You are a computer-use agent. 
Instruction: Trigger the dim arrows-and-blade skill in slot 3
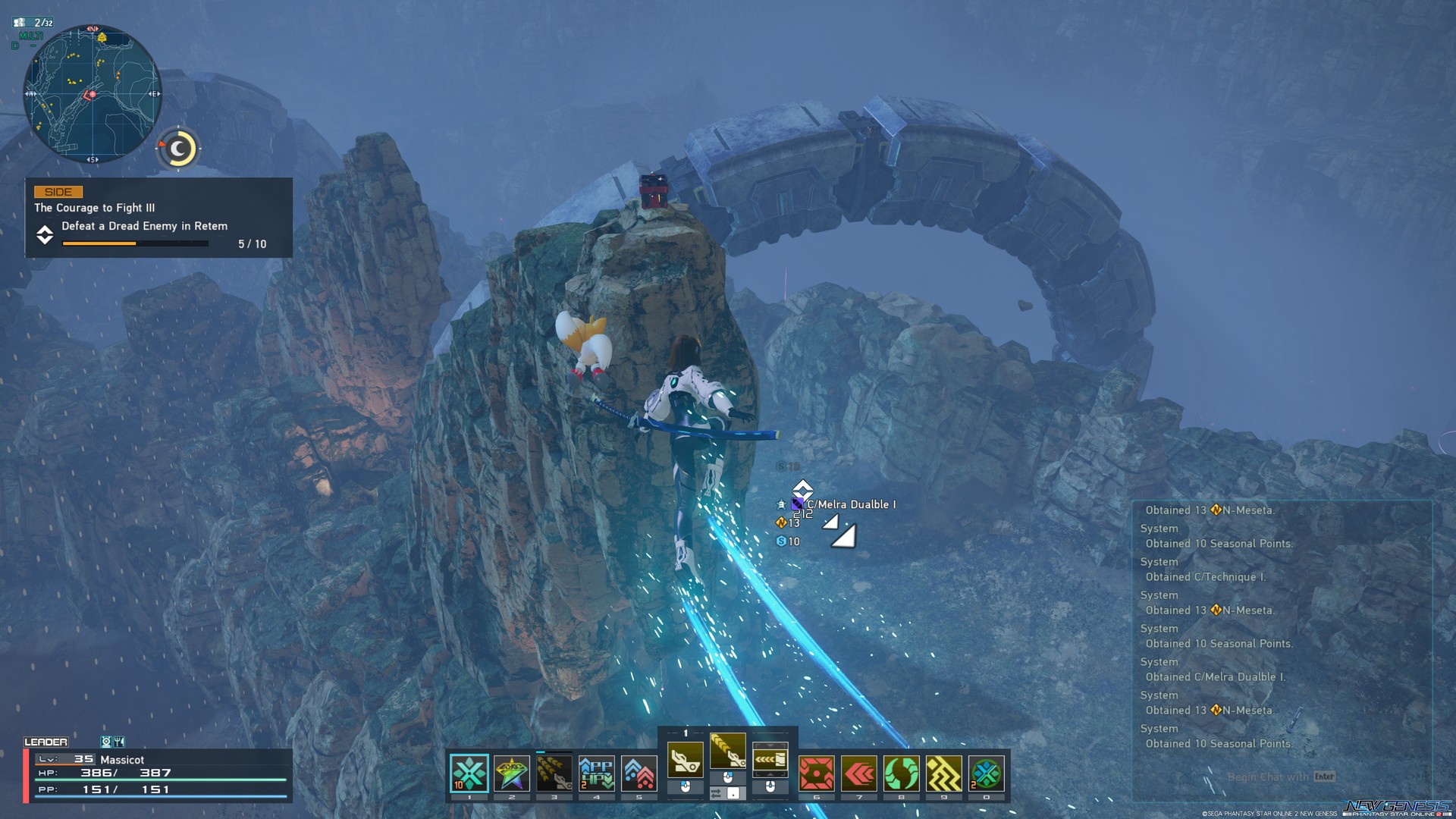(x=554, y=773)
